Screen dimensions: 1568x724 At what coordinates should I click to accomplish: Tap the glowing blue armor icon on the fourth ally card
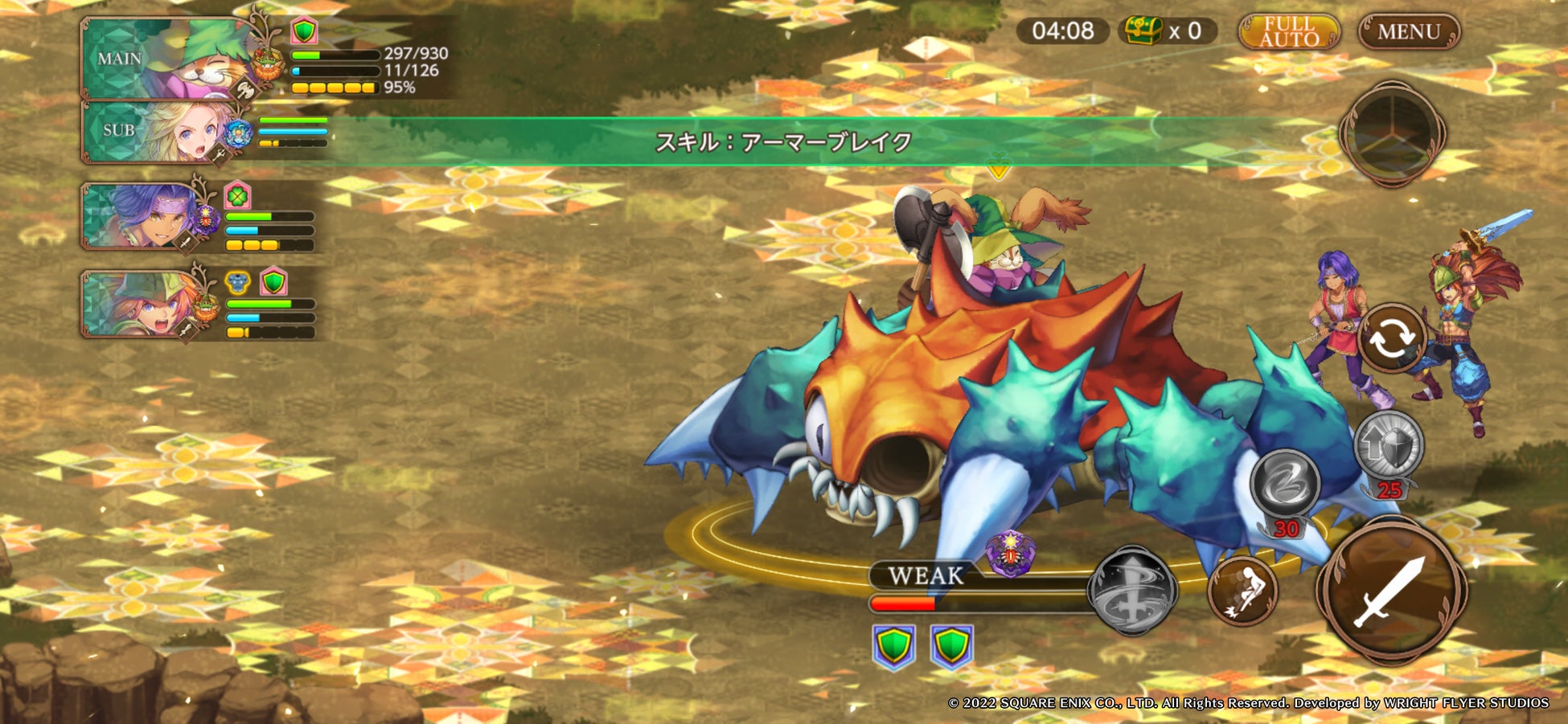point(236,281)
